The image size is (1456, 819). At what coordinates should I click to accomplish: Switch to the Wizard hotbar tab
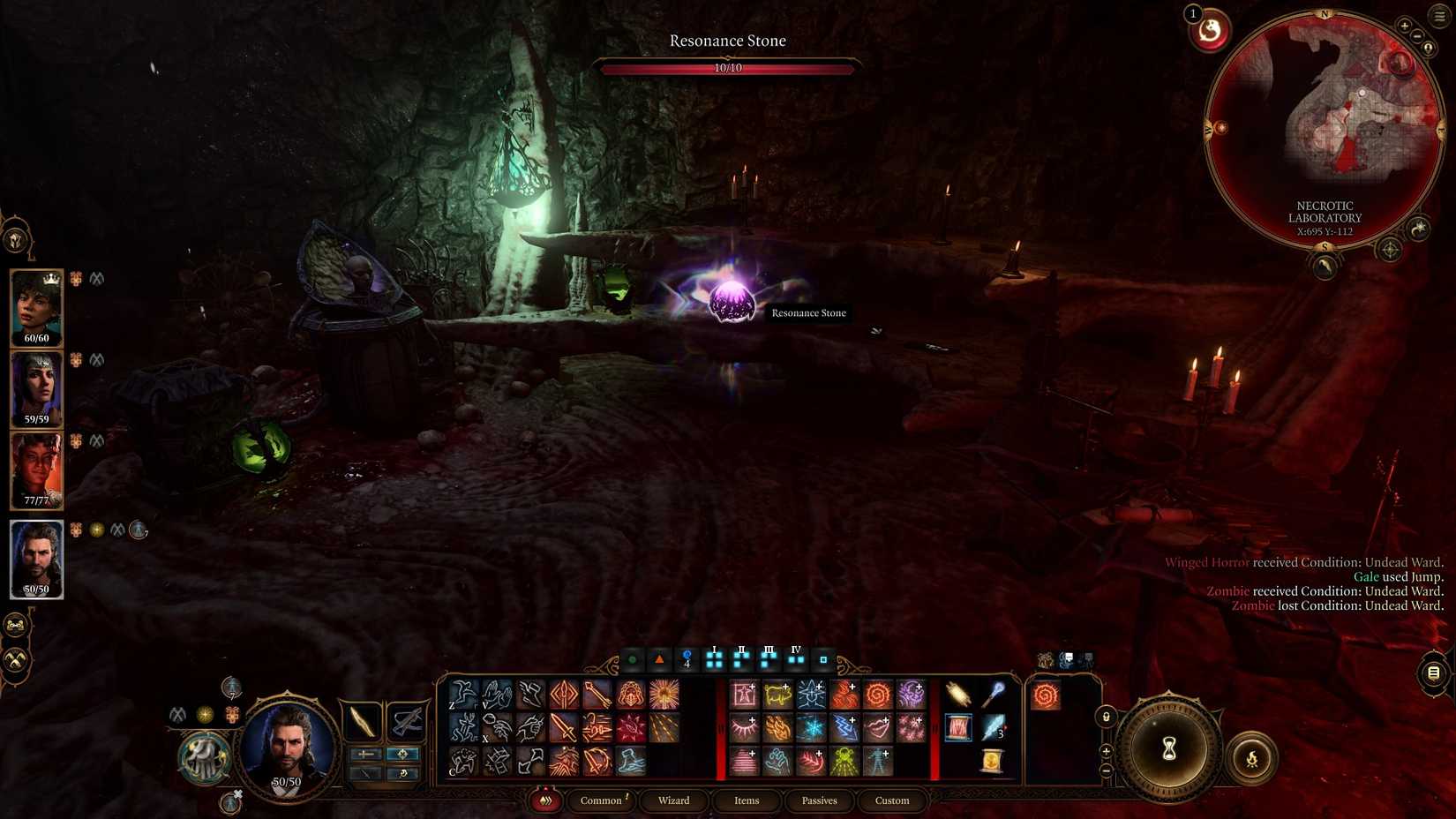(673, 800)
